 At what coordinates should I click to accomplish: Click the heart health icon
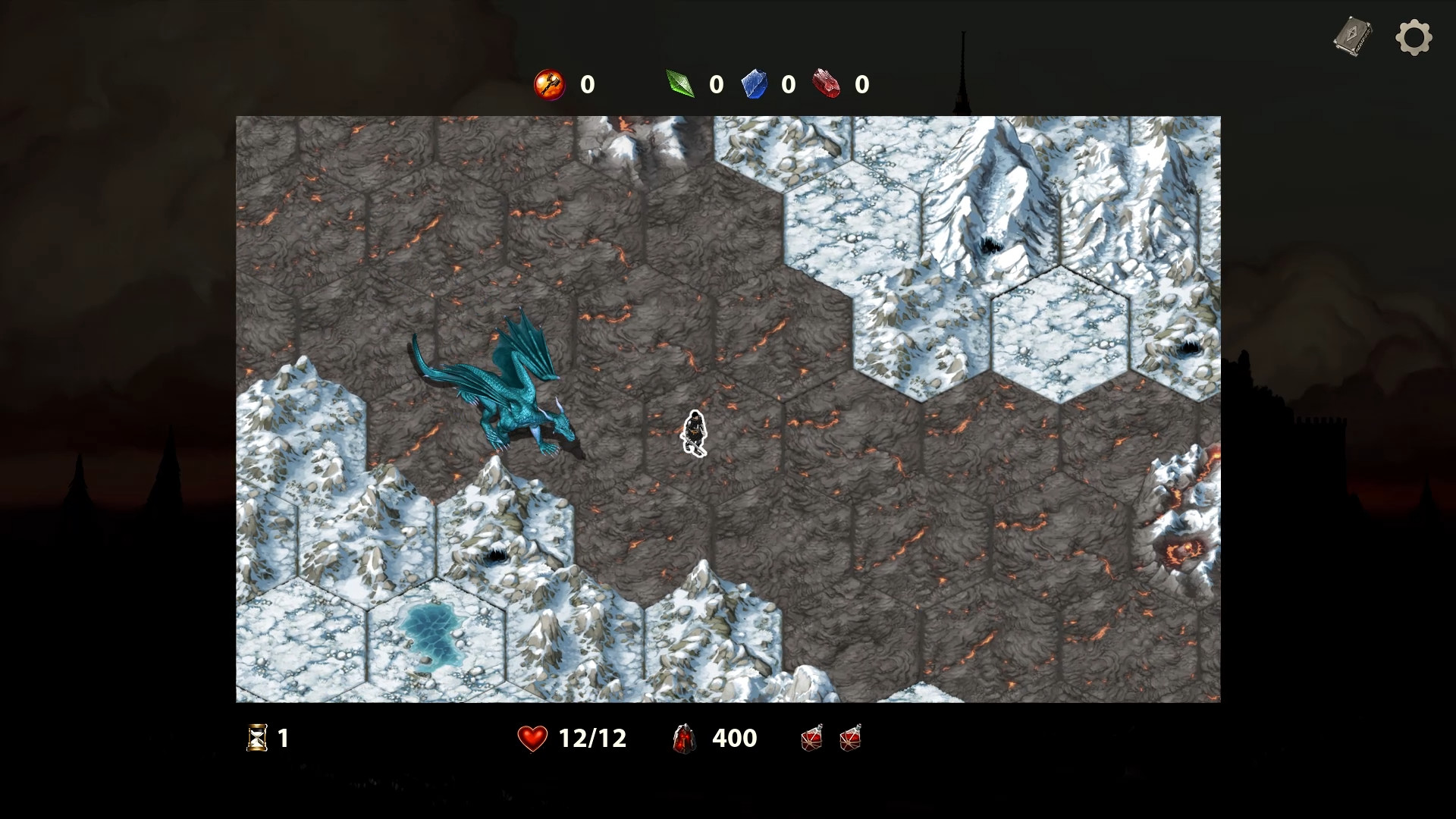[x=532, y=736]
